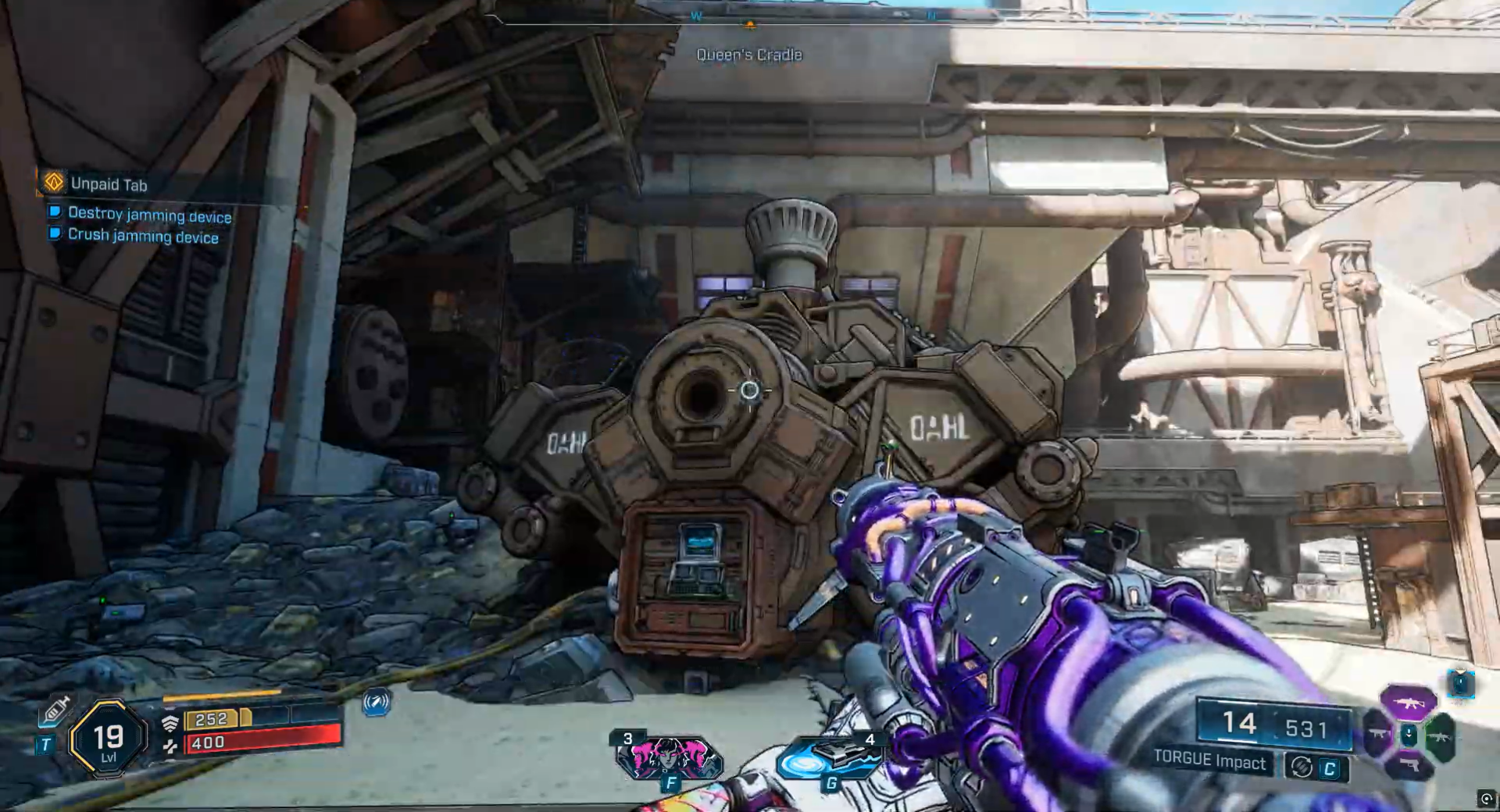Click the Destroy jamming device objective
1500x812 pixels.
149,214
